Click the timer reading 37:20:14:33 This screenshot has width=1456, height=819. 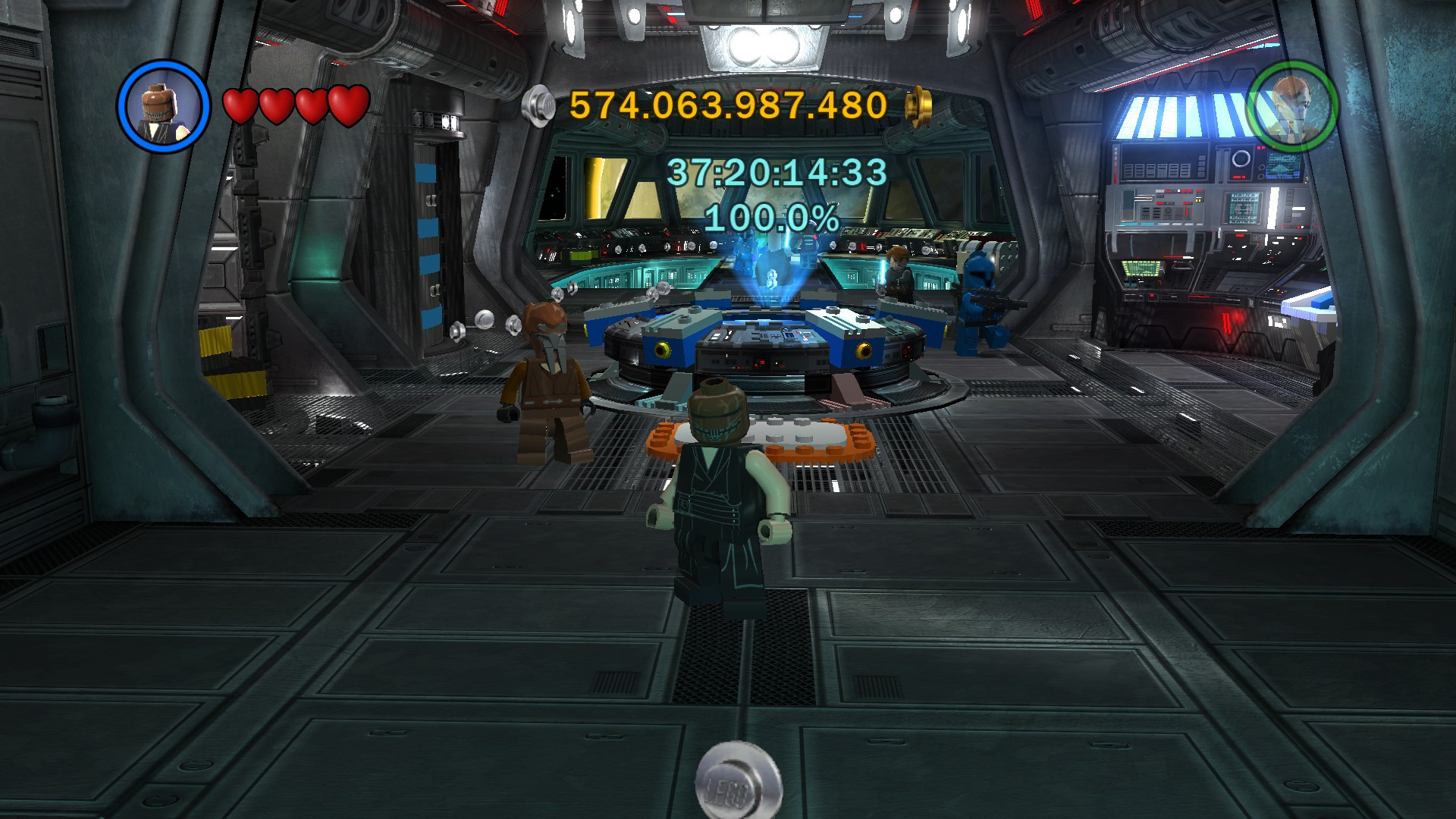[x=777, y=173]
